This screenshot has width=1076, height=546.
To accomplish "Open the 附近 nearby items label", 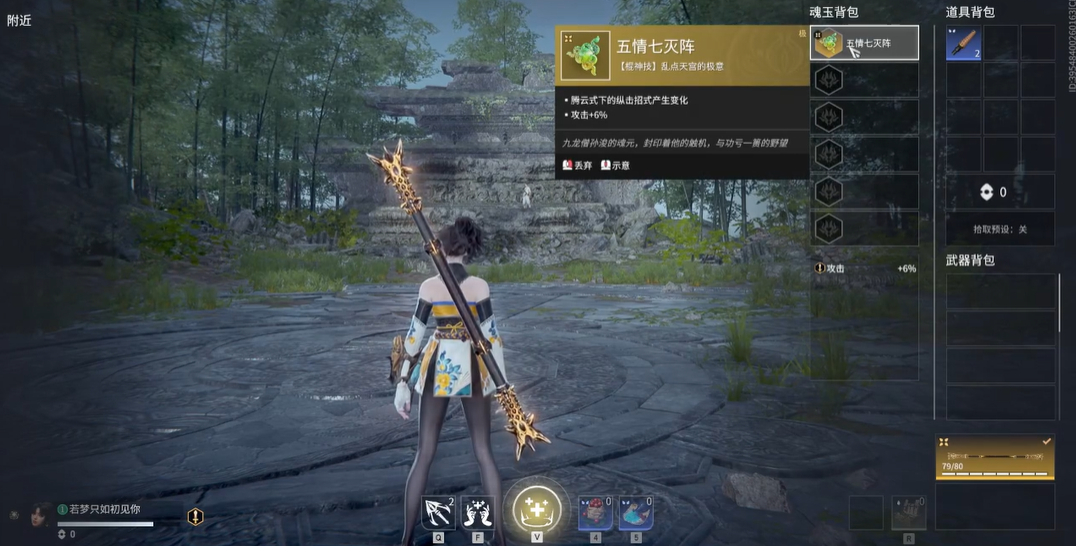I will tap(19, 20).
